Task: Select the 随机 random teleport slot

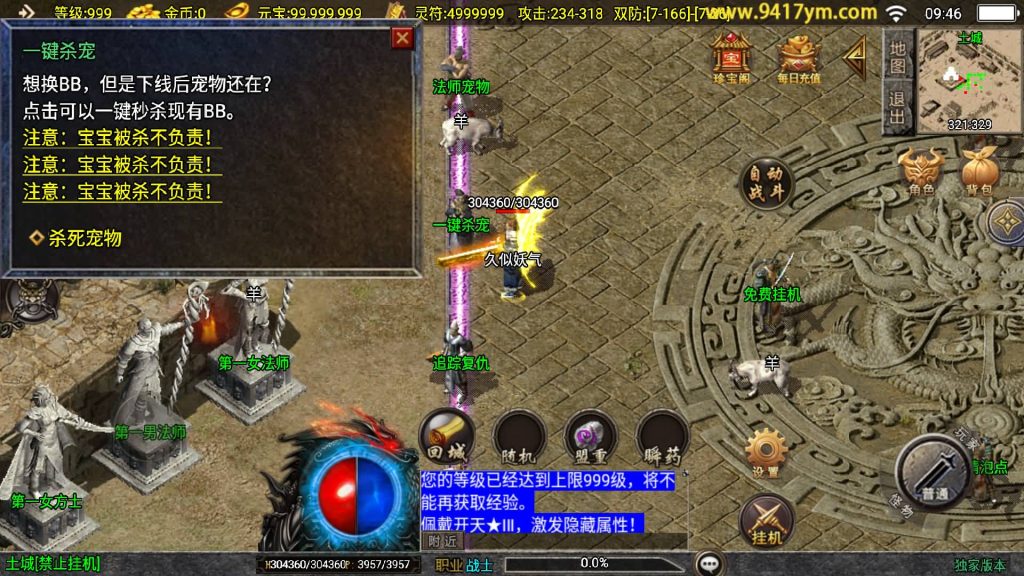Action: (520, 434)
